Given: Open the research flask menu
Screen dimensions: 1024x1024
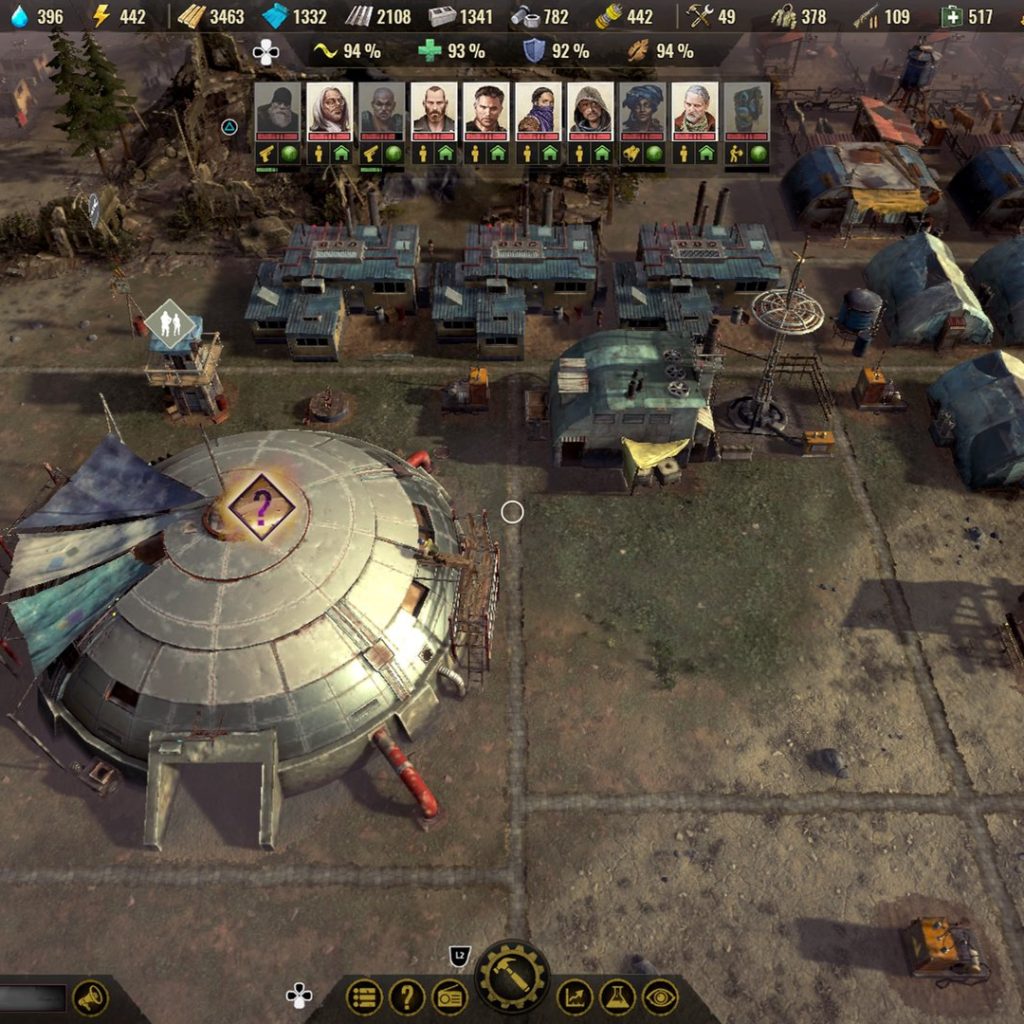Looking at the screenshot, I should [x=618, y=997].
